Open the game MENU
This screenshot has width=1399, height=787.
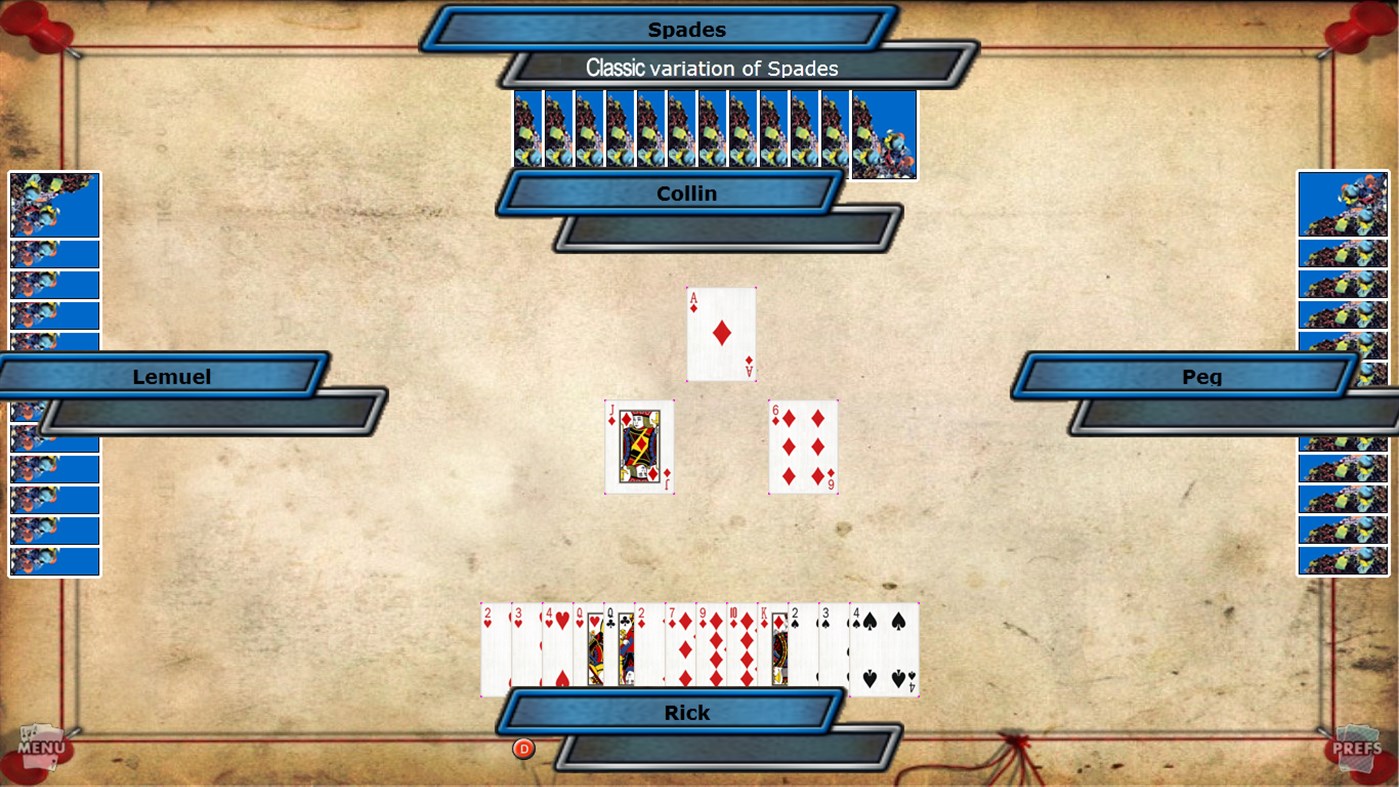(40, 748)
